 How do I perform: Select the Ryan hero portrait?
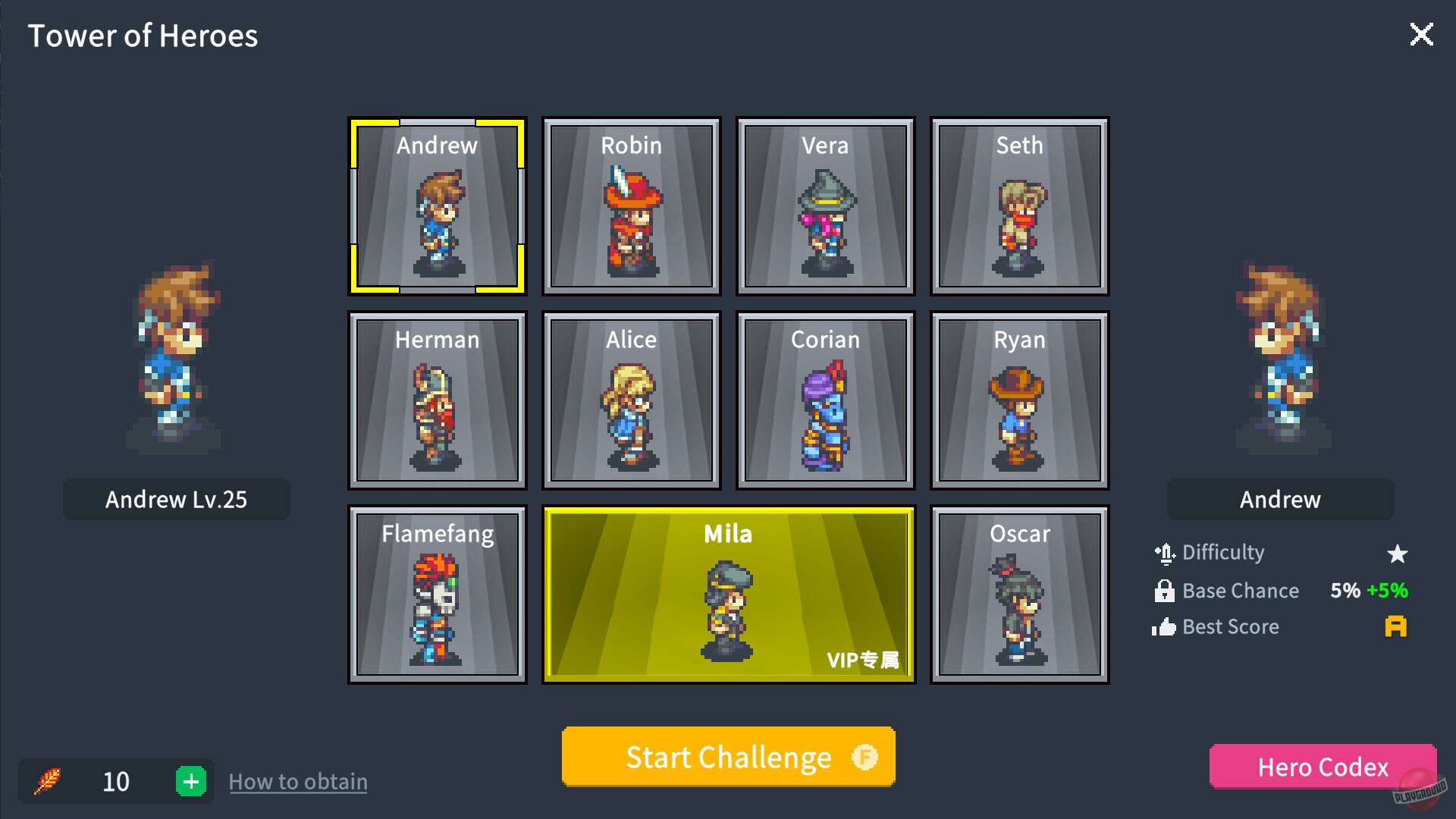click(1018, 400)
